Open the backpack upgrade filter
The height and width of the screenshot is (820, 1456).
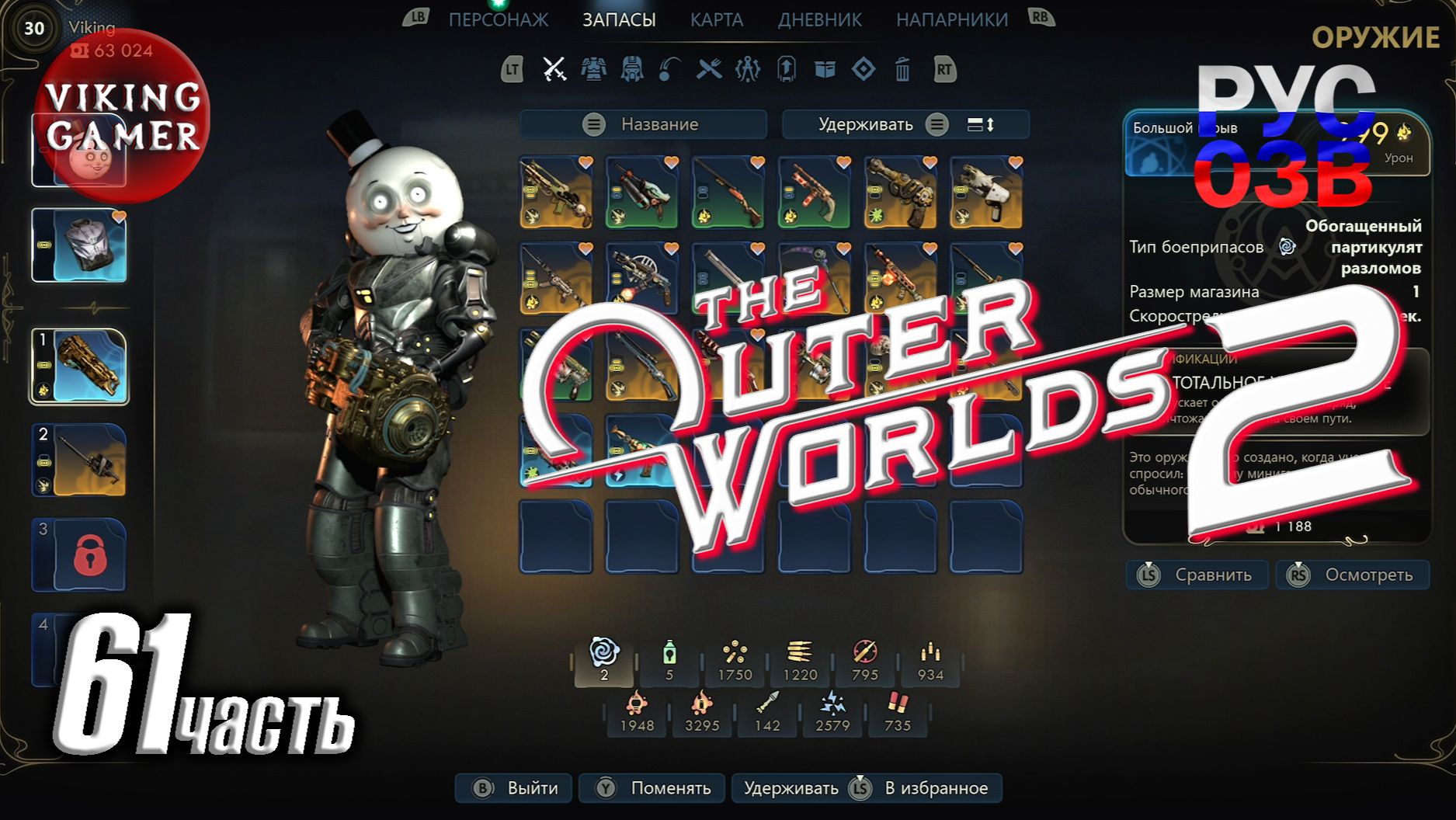786,70
